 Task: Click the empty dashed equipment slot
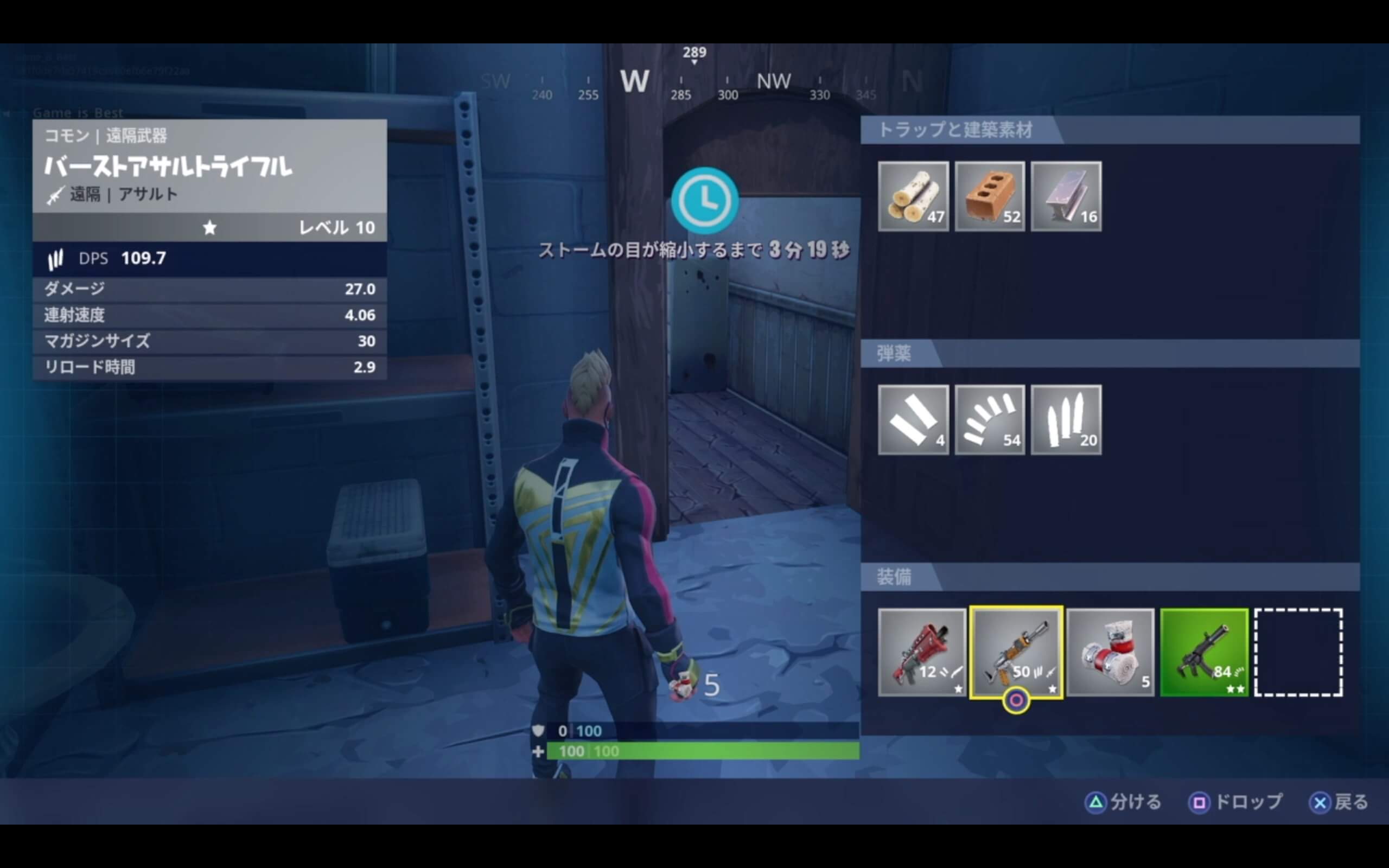tap(1298, 652)
